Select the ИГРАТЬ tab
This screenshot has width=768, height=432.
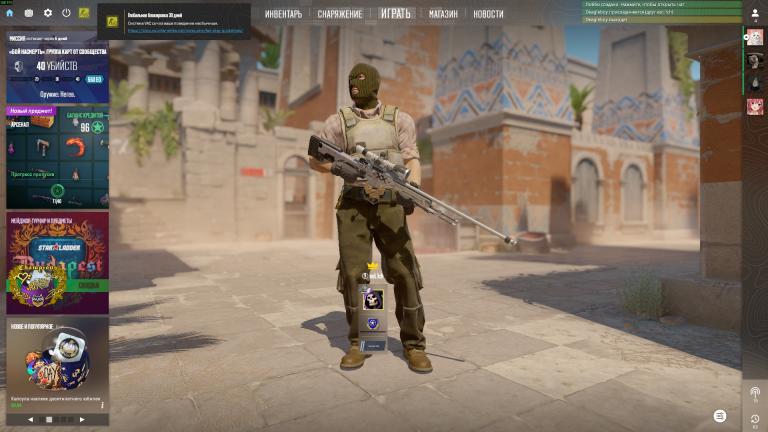tap(396, 14)
